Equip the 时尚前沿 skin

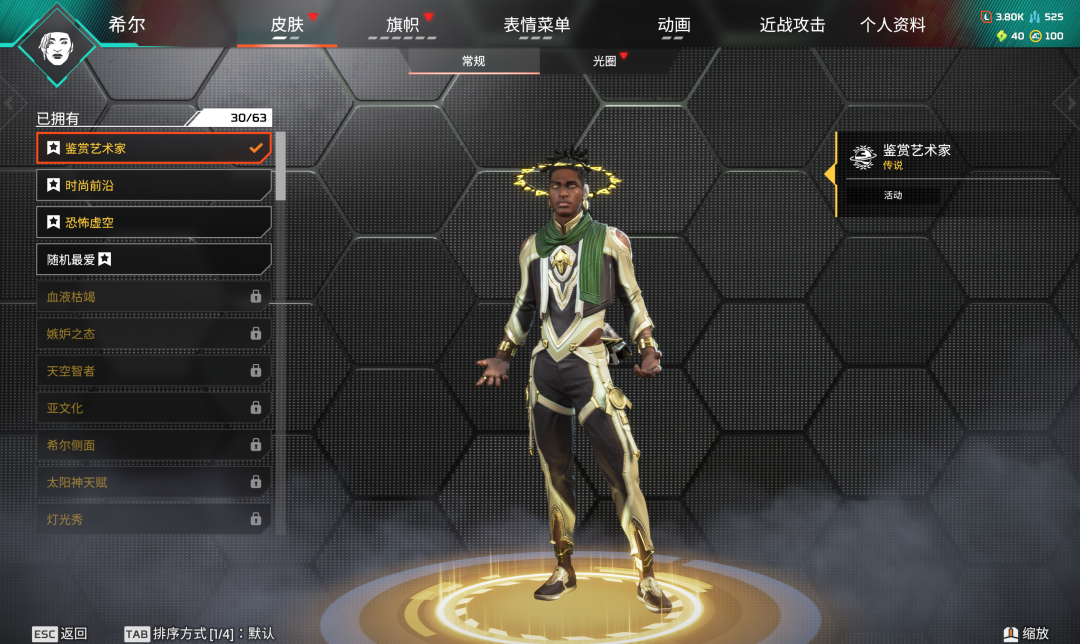pyautogui.click(x=154, y=185)
